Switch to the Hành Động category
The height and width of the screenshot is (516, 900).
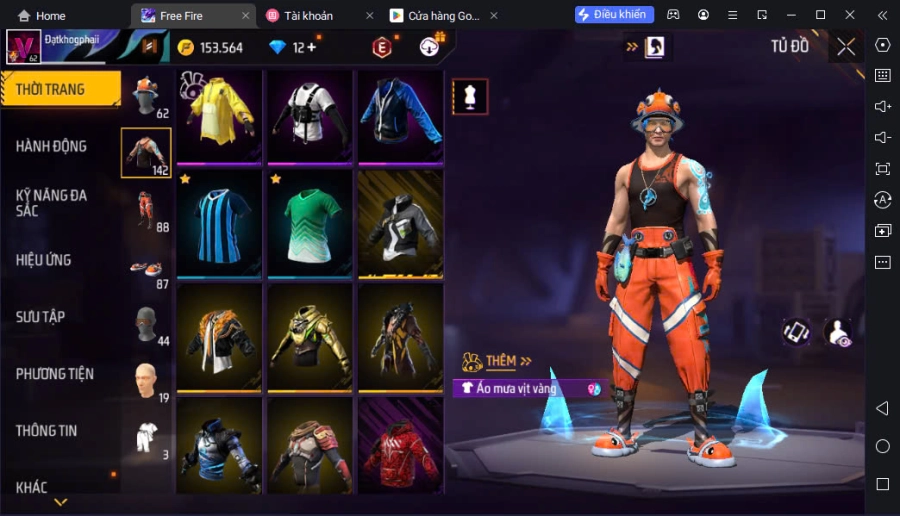pos(52,146)
